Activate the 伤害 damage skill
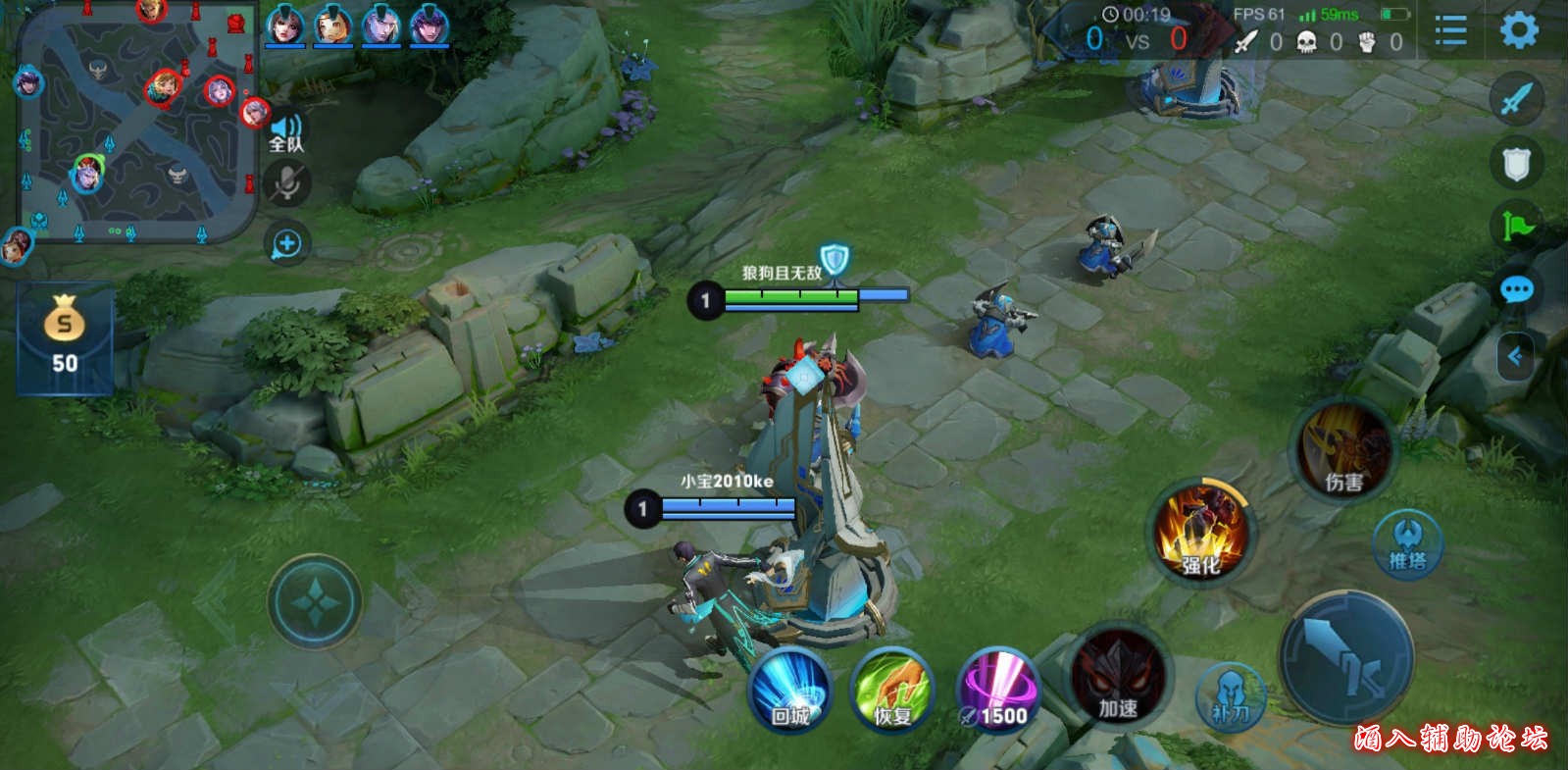The image size is (1568, 770). pos(1343,449)
